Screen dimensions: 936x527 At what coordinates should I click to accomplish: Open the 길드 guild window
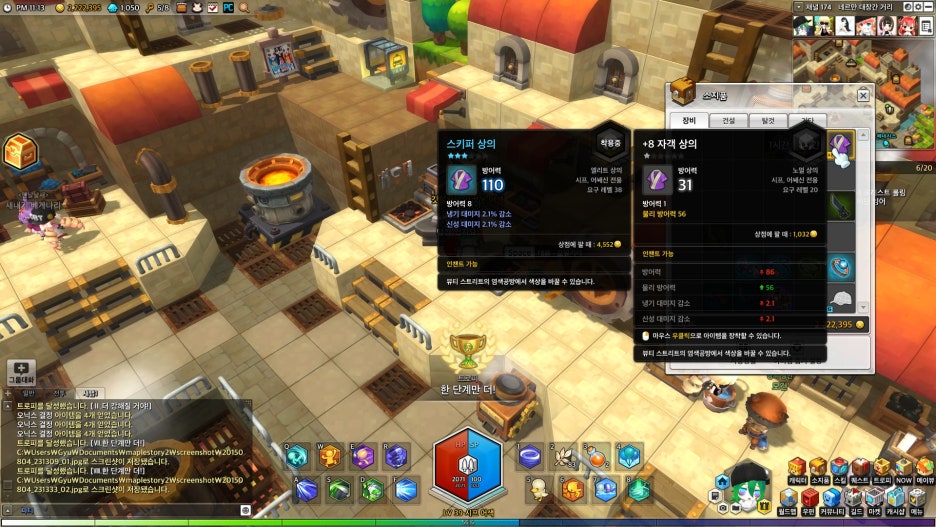[853, 502]
